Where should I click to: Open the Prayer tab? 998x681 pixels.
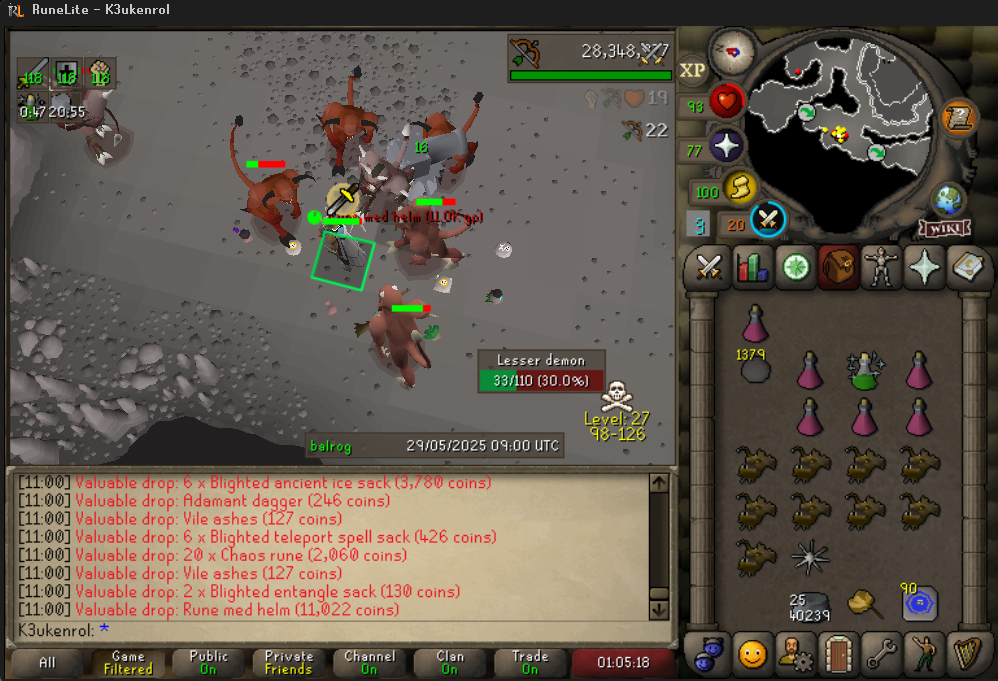925,268
